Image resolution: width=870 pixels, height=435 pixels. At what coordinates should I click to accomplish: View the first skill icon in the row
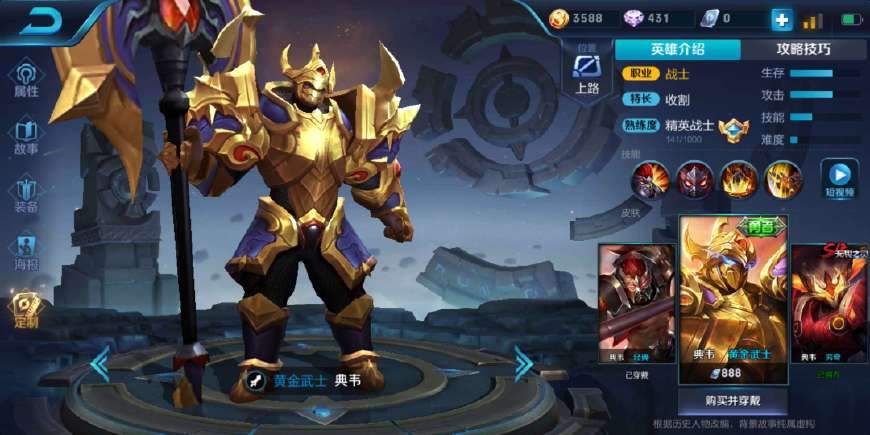648,180
